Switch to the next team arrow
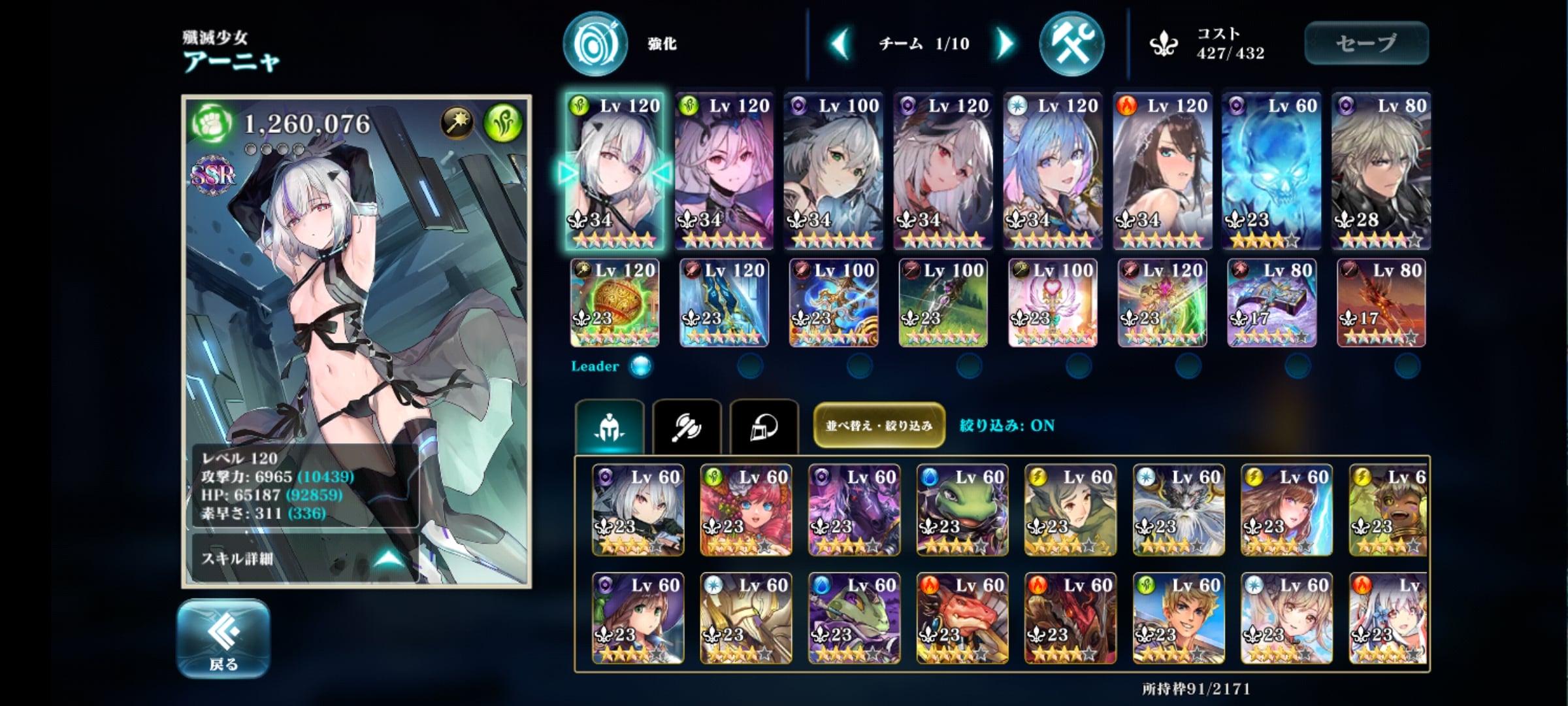Viewport: 1568px width, 706px height. pos(1004,44)
